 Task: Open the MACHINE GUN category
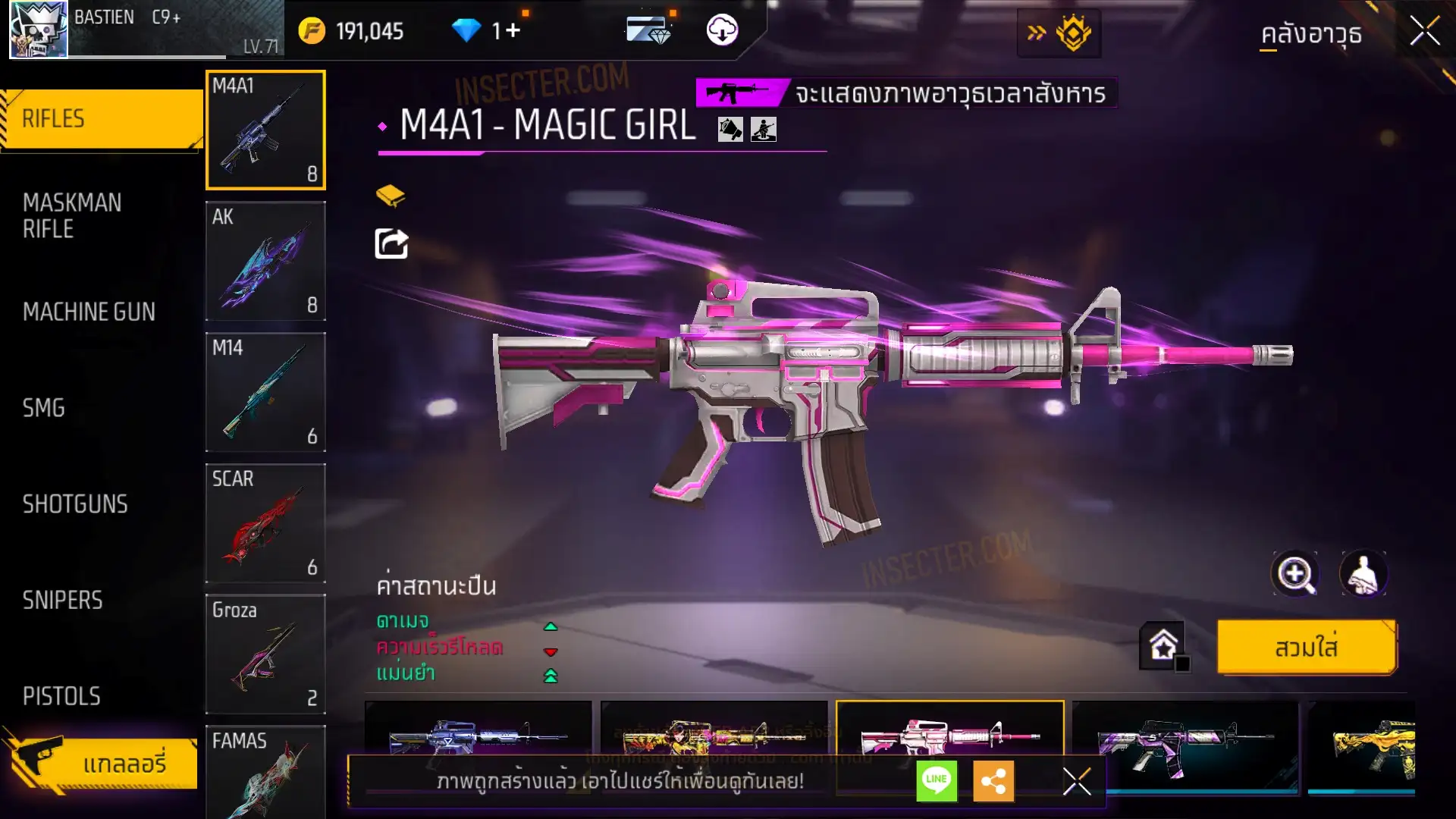tap(89, 312)
